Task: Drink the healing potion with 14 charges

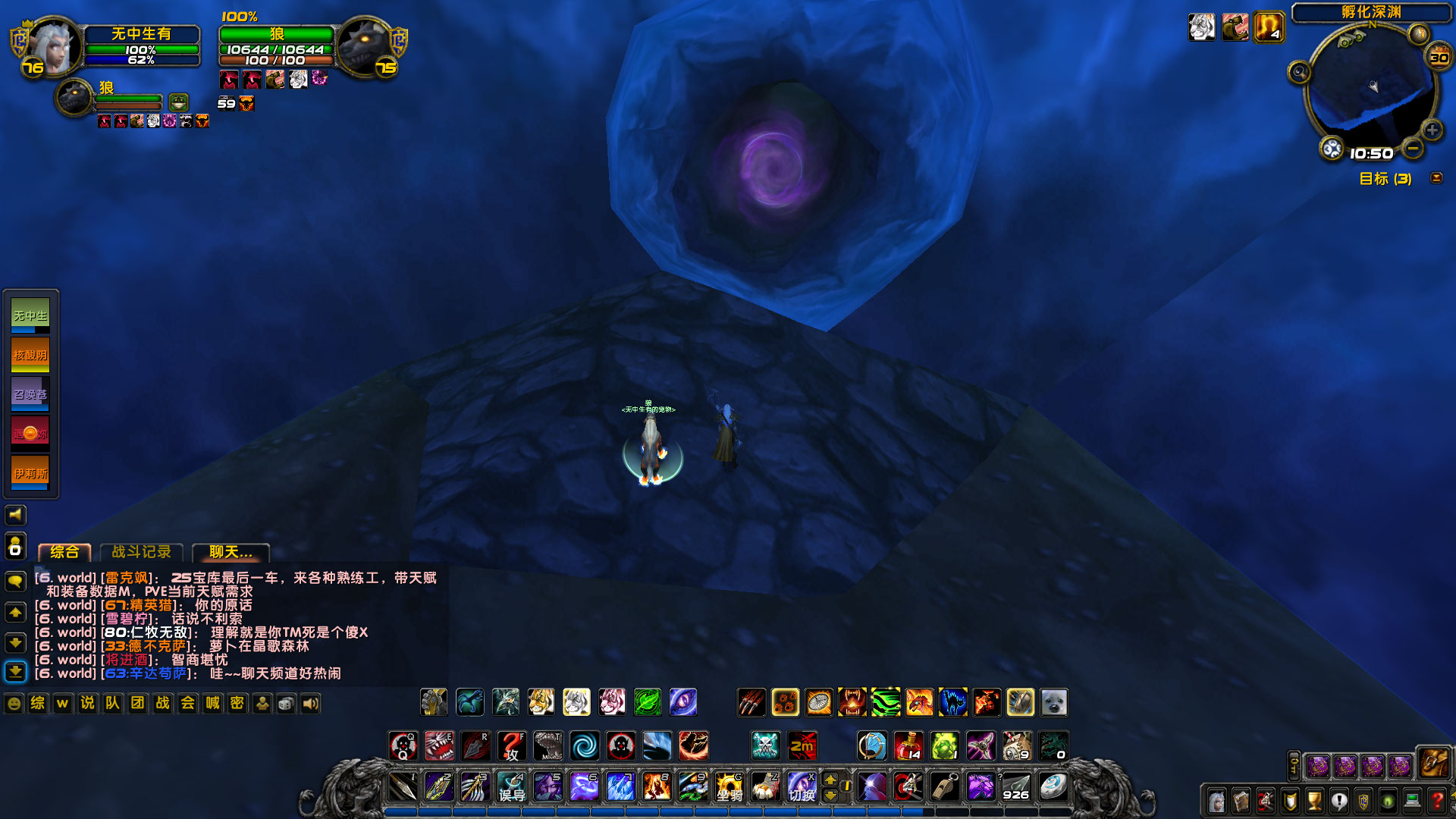Action: (909, 746)
